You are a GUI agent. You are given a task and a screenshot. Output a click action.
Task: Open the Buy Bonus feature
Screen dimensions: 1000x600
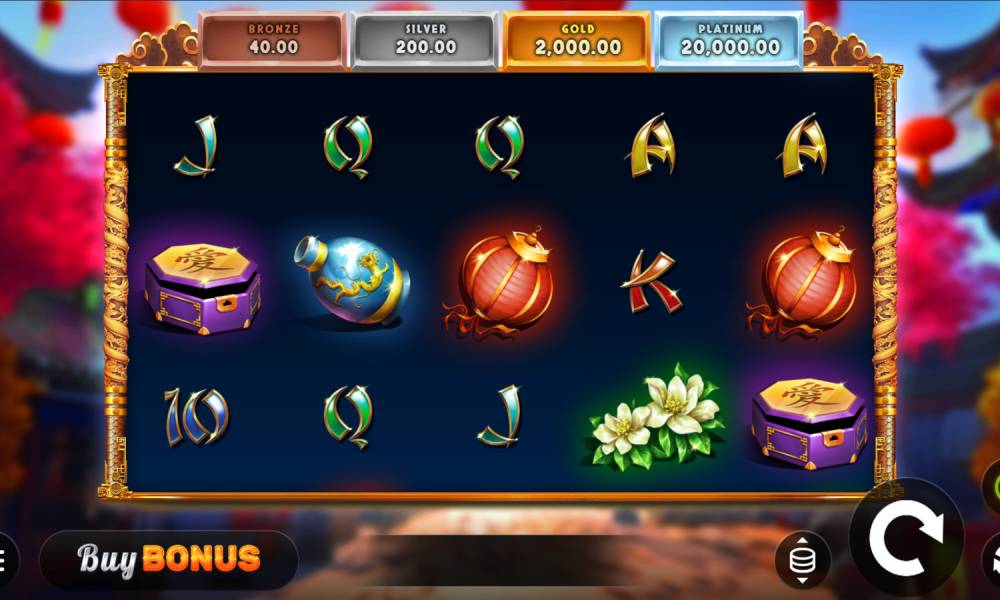[x=169, y=558]
